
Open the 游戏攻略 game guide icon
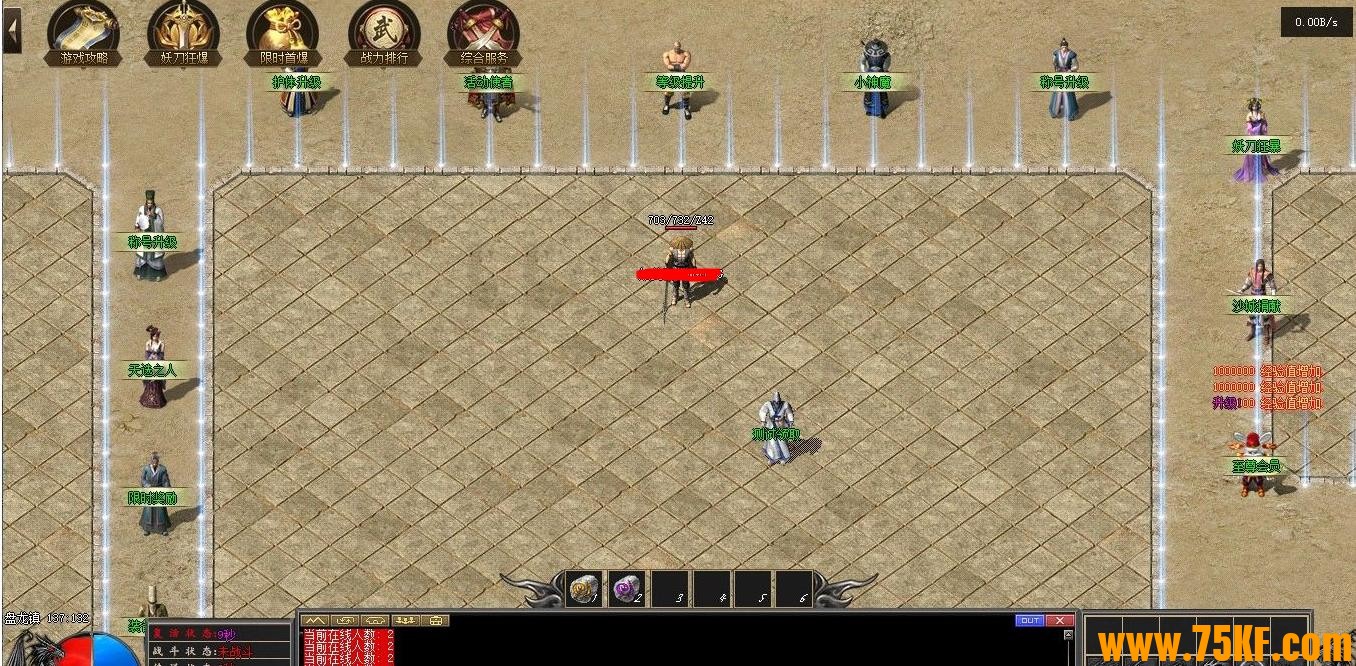pyautogui.click(x=83, y=32)
